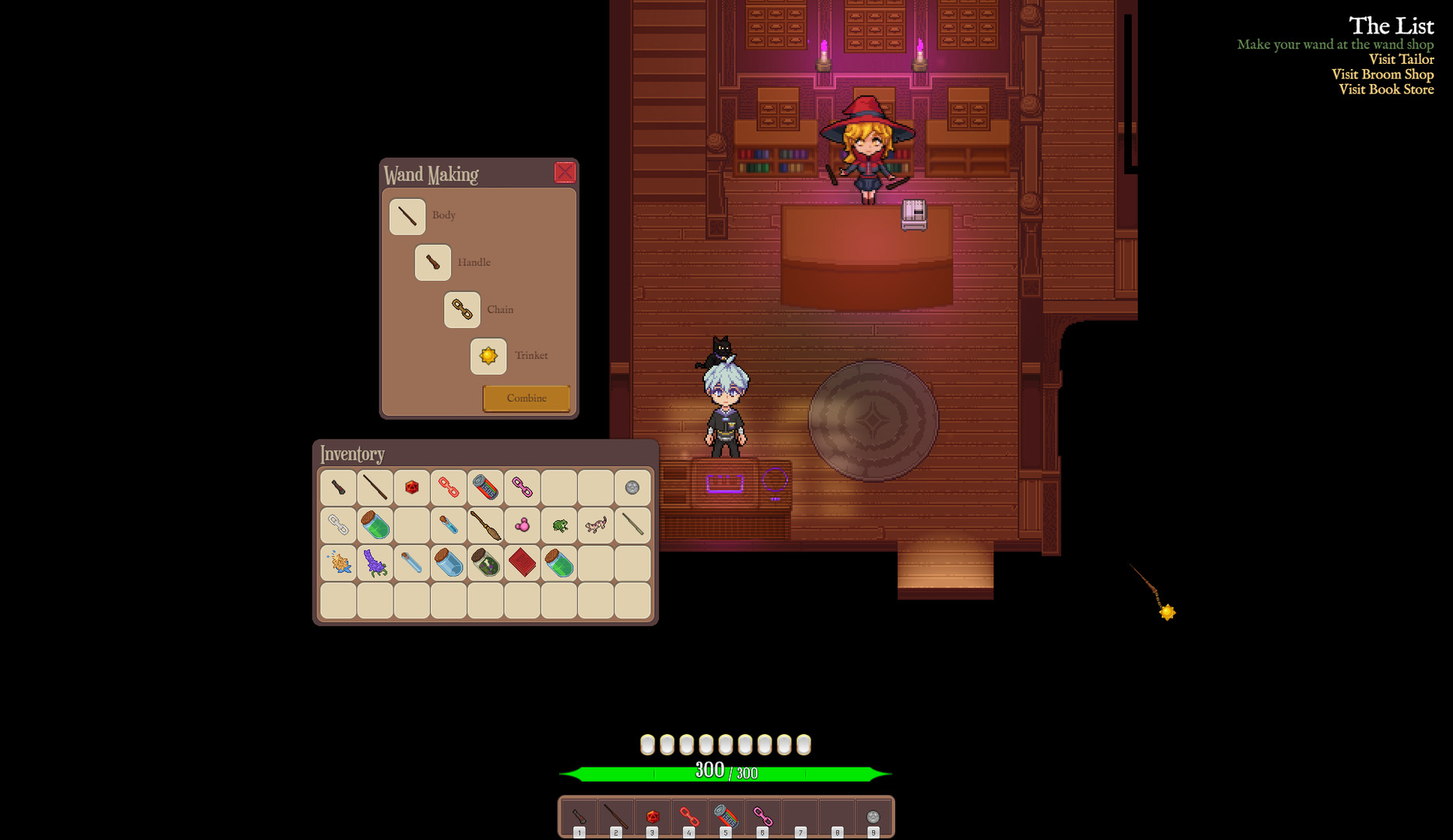
Task: Click the Body slot in Wand Making
Action: 405,215
